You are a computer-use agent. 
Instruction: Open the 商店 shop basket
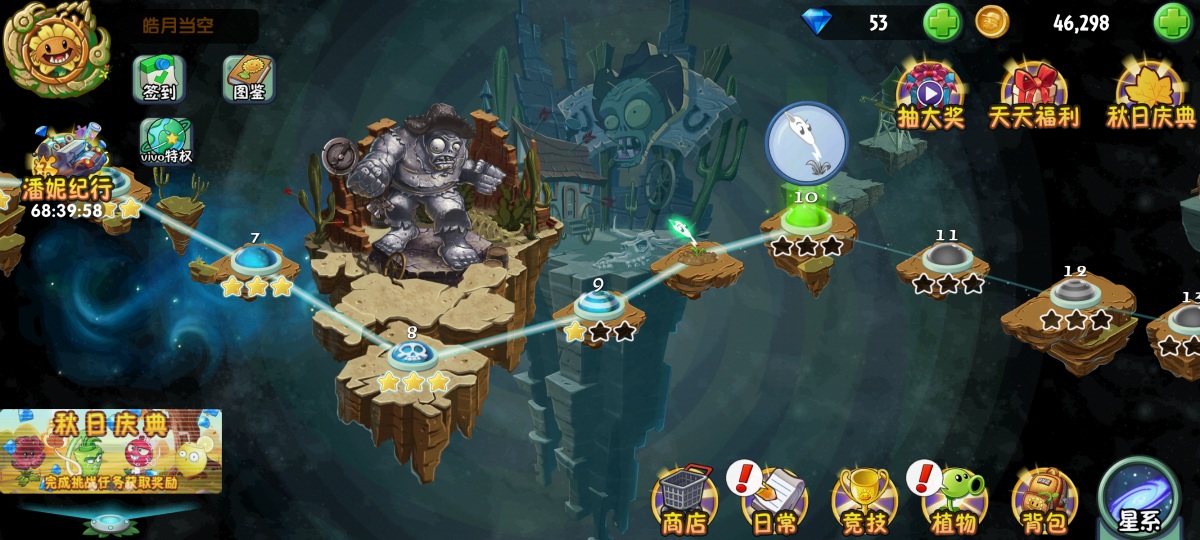[x=684, y=498]
